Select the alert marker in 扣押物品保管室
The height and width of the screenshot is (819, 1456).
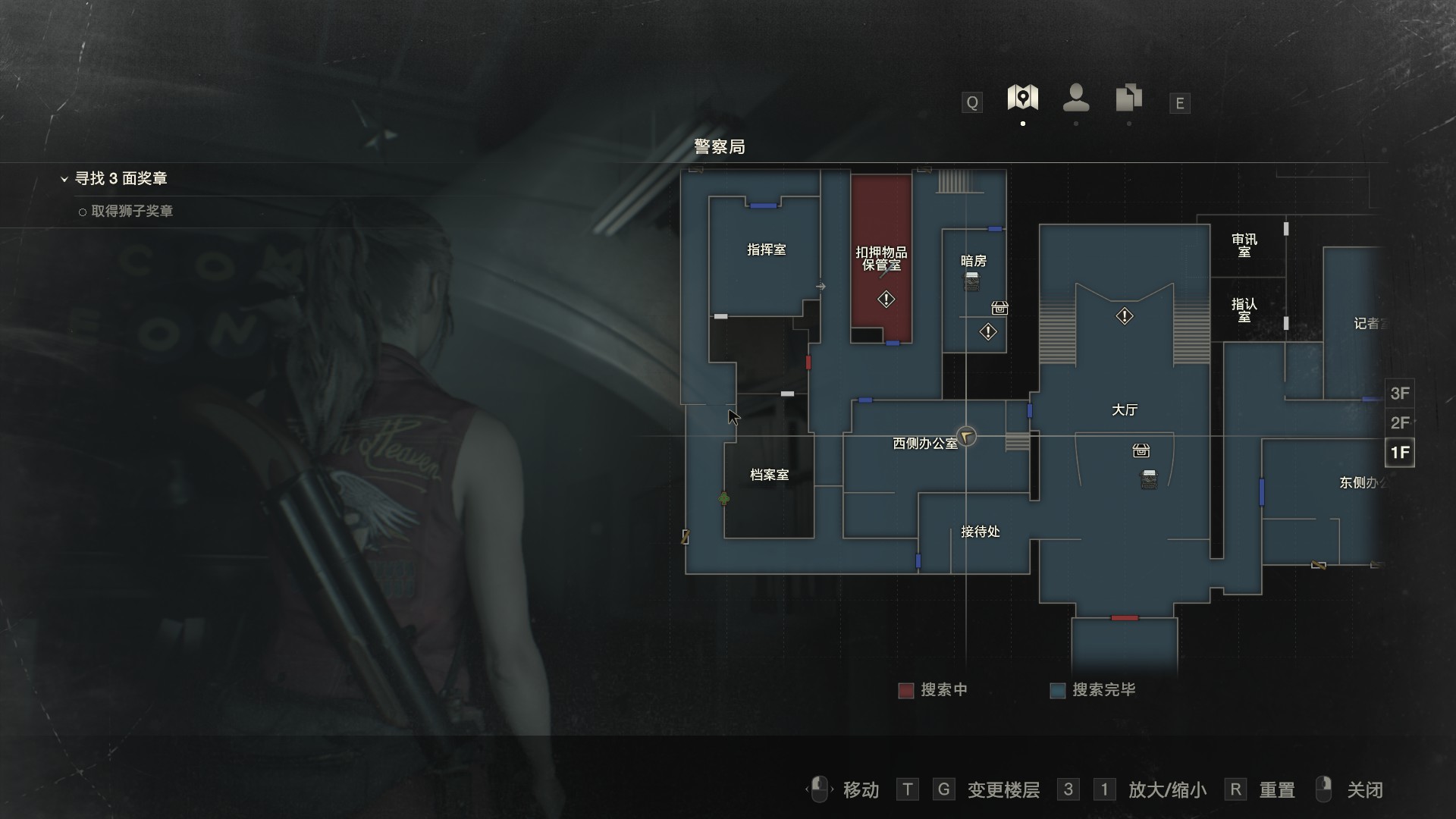[886, 300]
